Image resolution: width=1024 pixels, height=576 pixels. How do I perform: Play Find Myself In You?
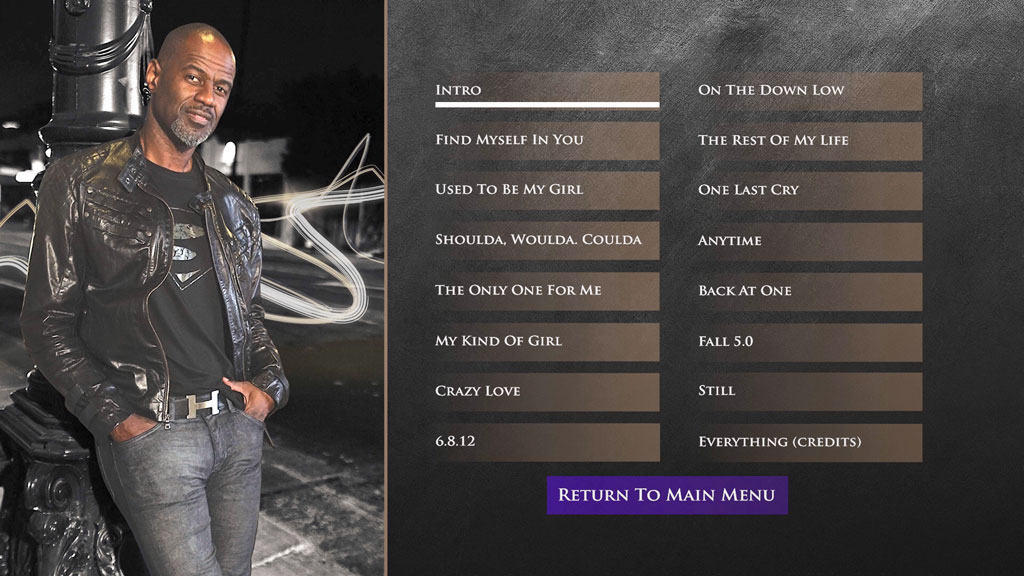coord(546,140)
